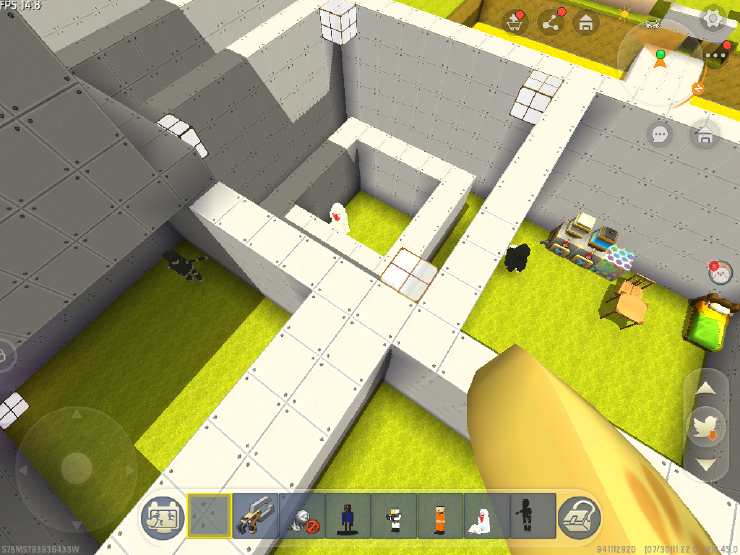
Task: Toggle the bird flight mode button
Action: 706,427
